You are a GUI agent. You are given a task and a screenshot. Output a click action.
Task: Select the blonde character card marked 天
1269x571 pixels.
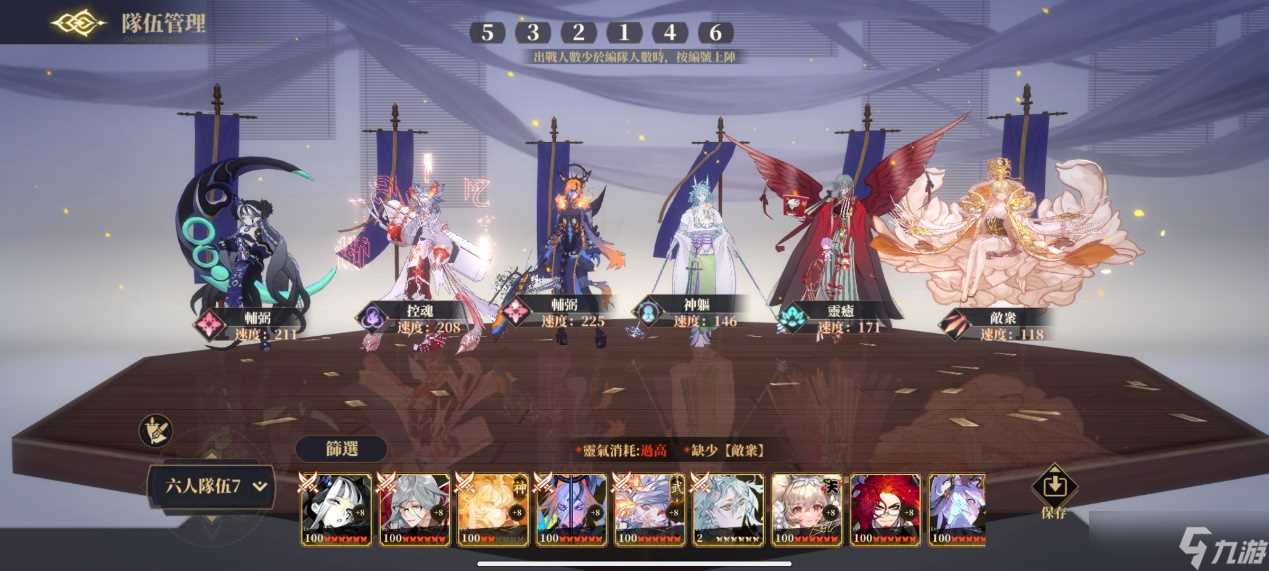coord(807,510)
